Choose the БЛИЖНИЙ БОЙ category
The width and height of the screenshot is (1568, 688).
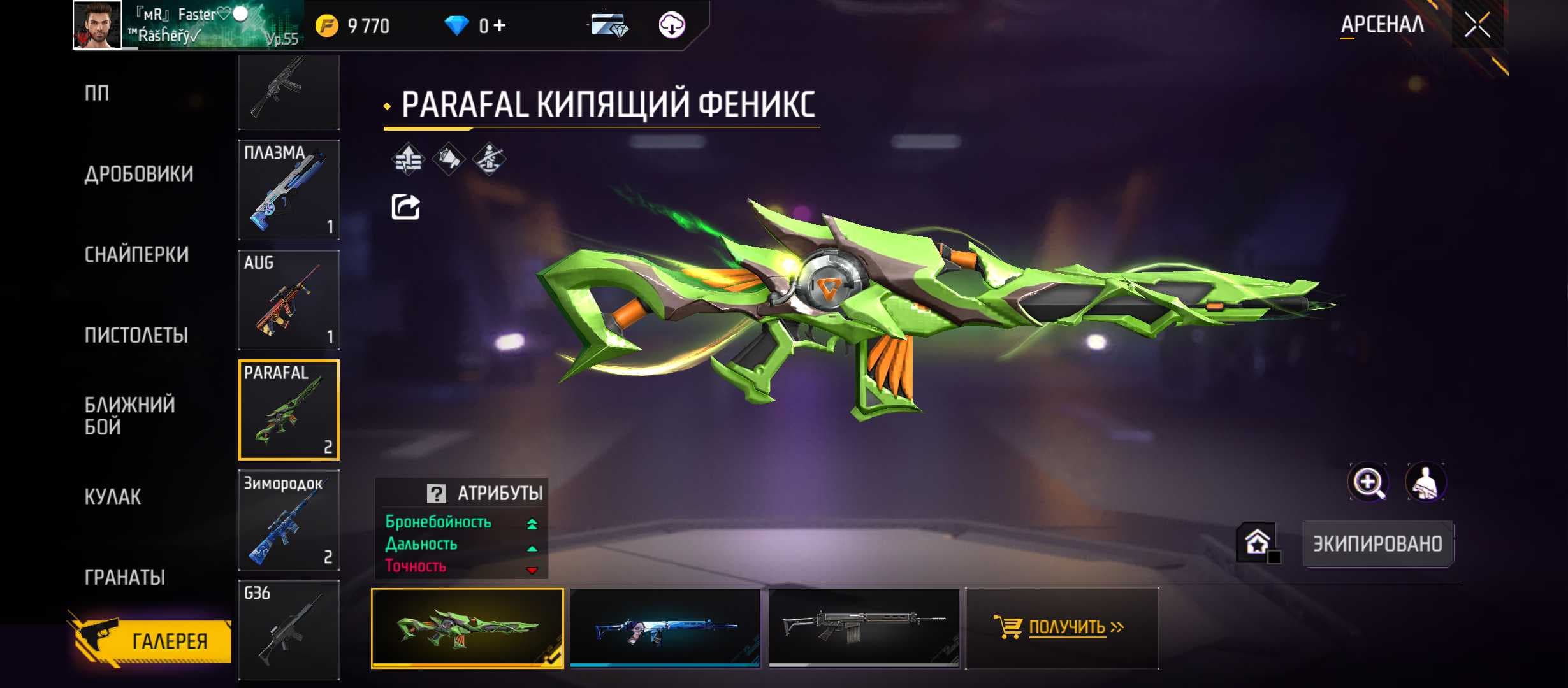point(129,415)
